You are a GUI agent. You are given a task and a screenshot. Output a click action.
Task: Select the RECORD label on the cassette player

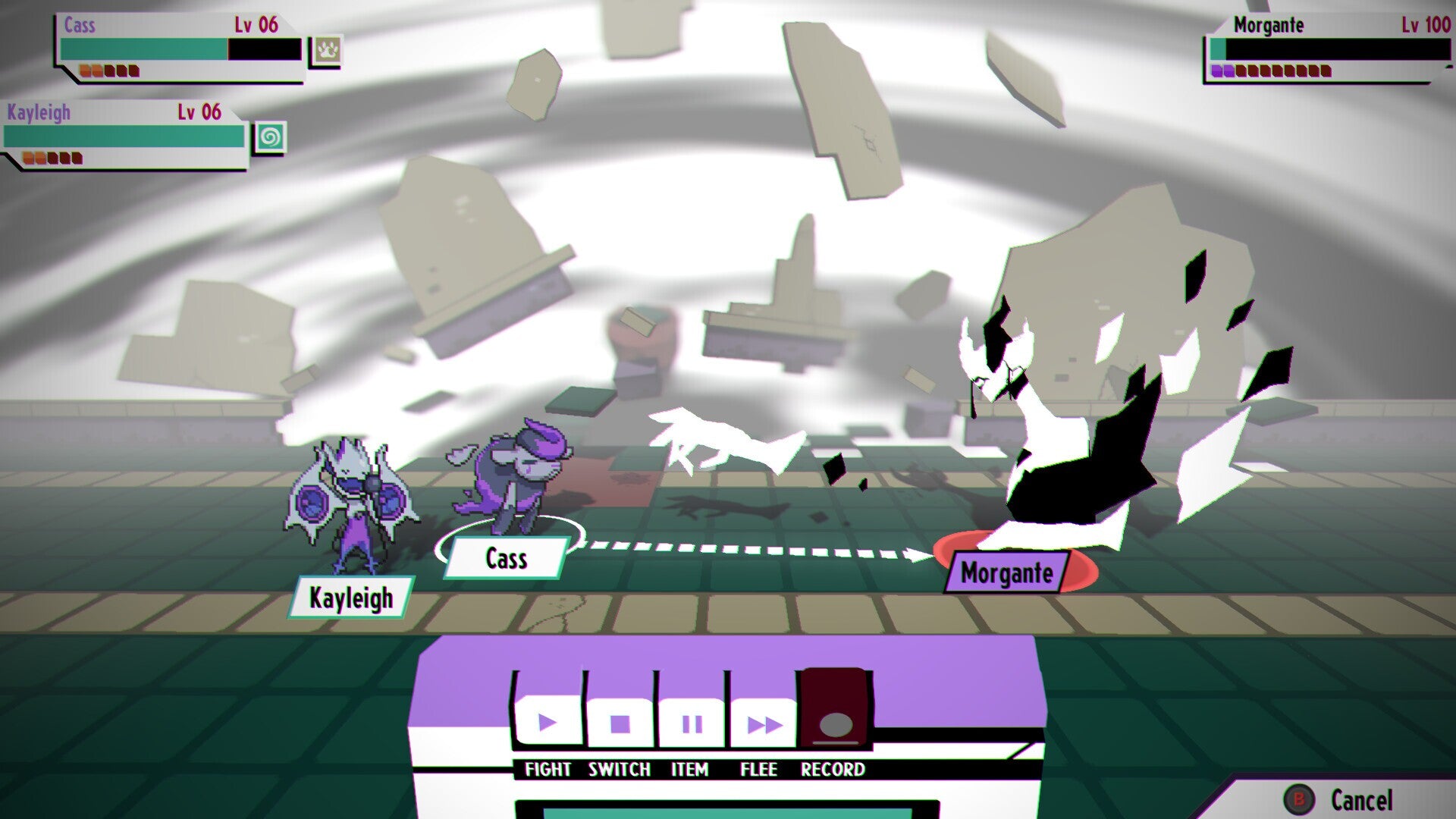[833, 768]
